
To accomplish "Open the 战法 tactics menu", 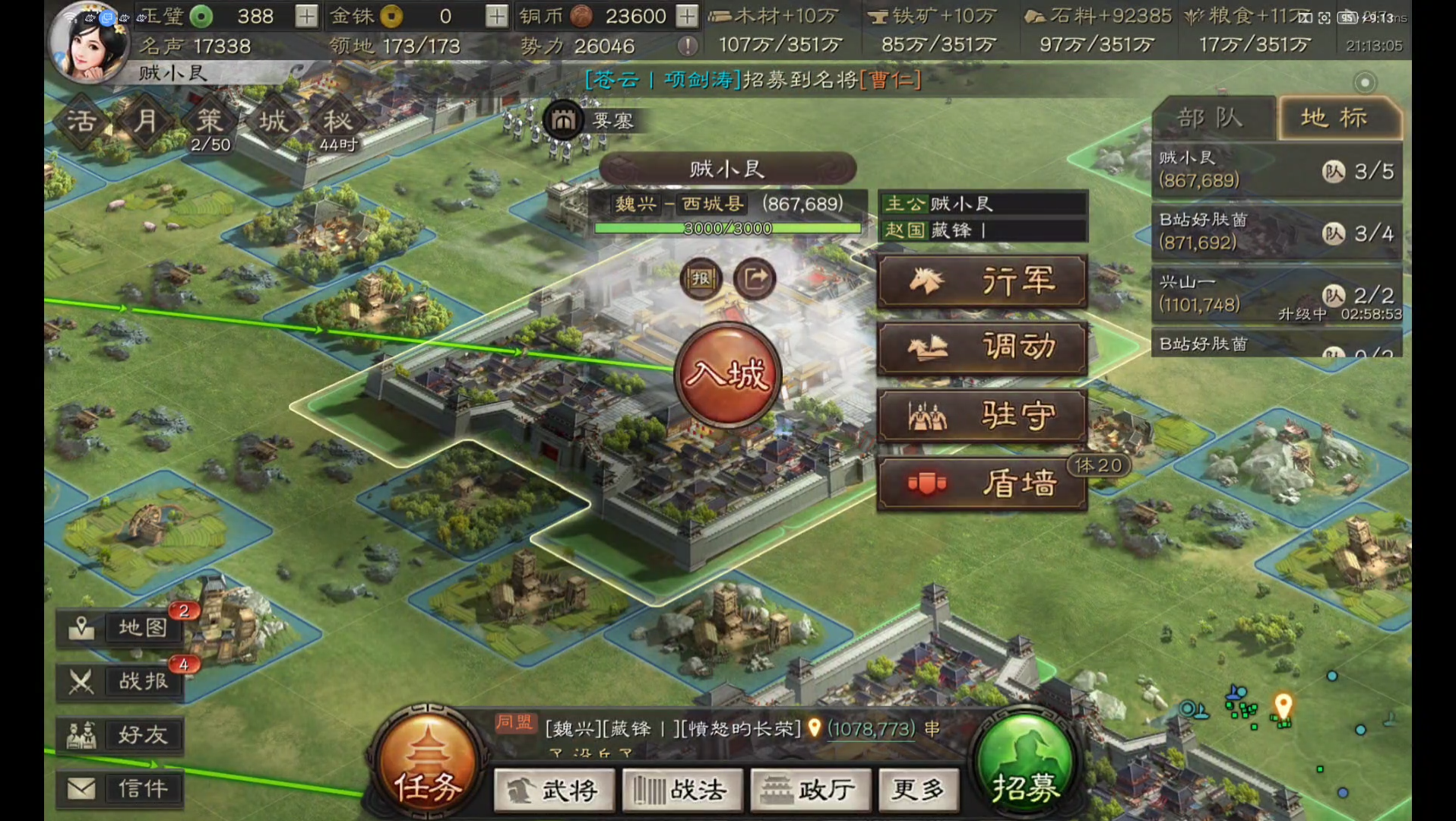I will pos(682,791).
